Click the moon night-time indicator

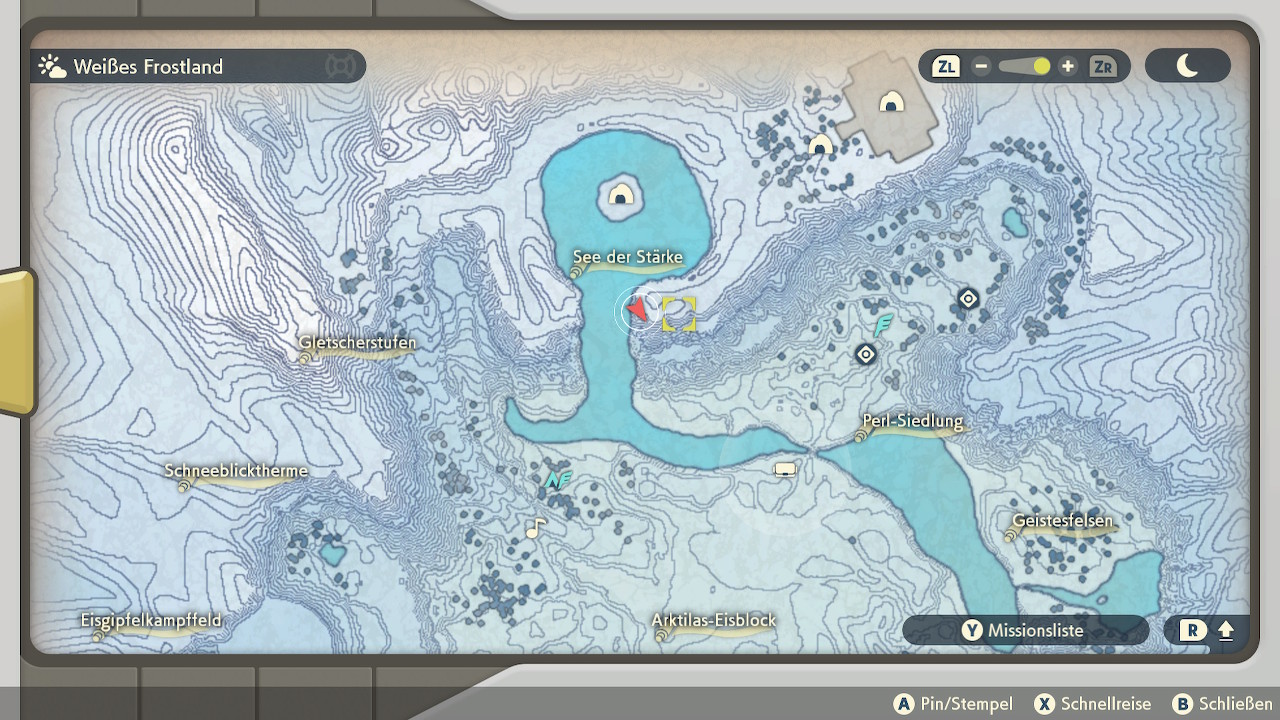[x=1187, y=66]
